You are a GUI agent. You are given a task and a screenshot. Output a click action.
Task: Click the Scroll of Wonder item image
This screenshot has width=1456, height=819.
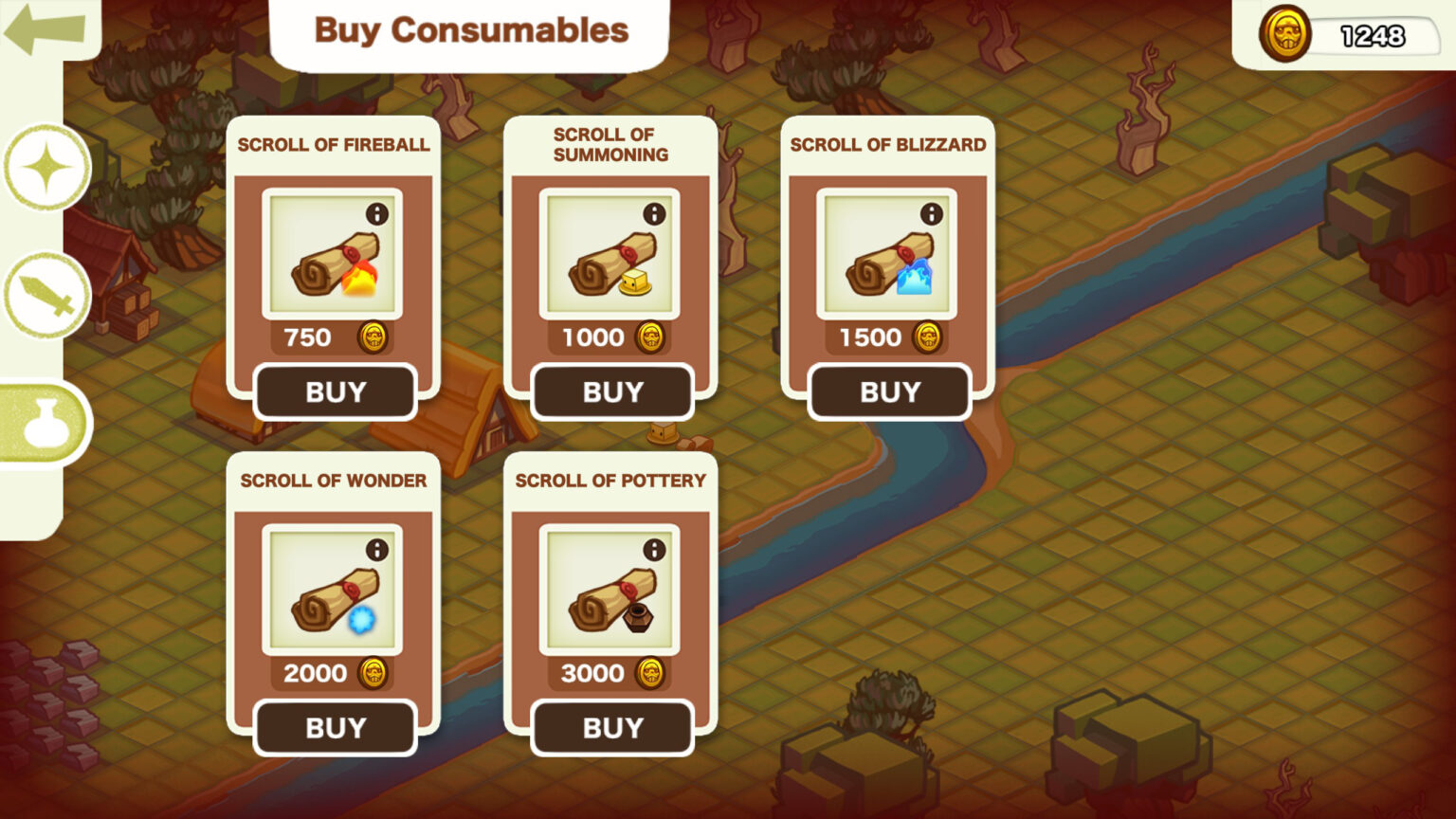click(x=332, y=595)
